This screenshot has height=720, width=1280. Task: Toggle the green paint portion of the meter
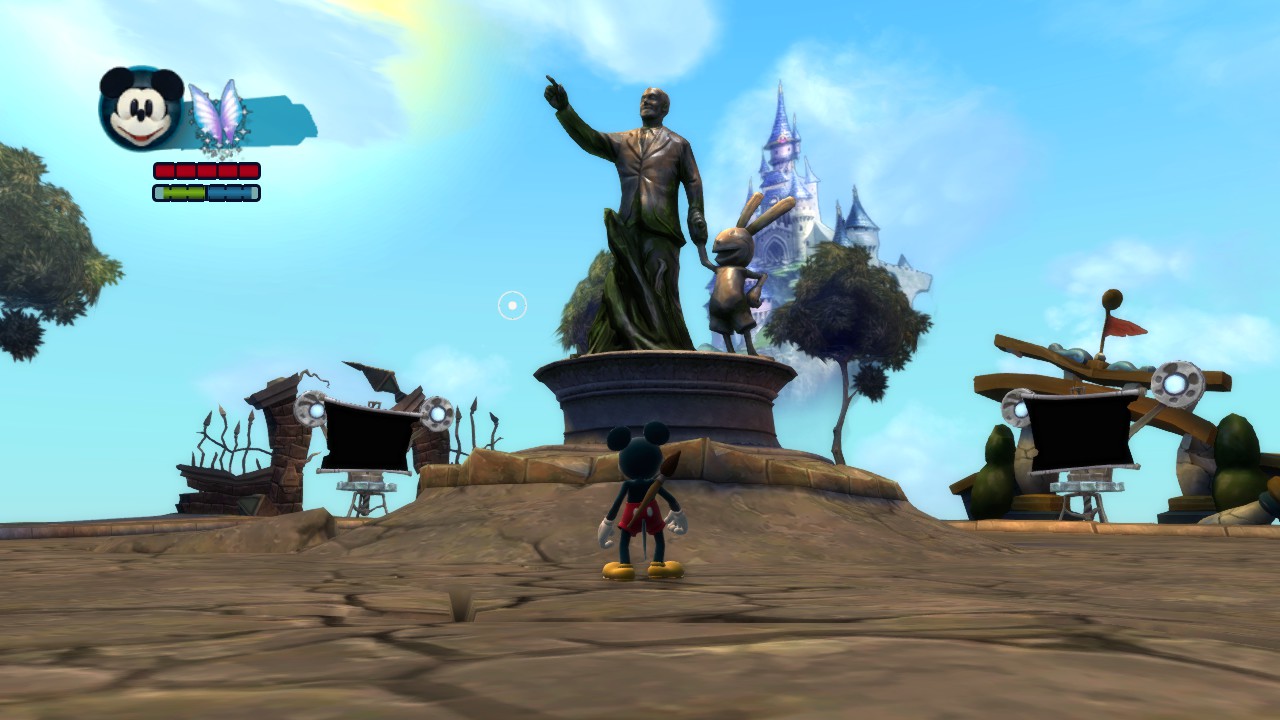185,192
